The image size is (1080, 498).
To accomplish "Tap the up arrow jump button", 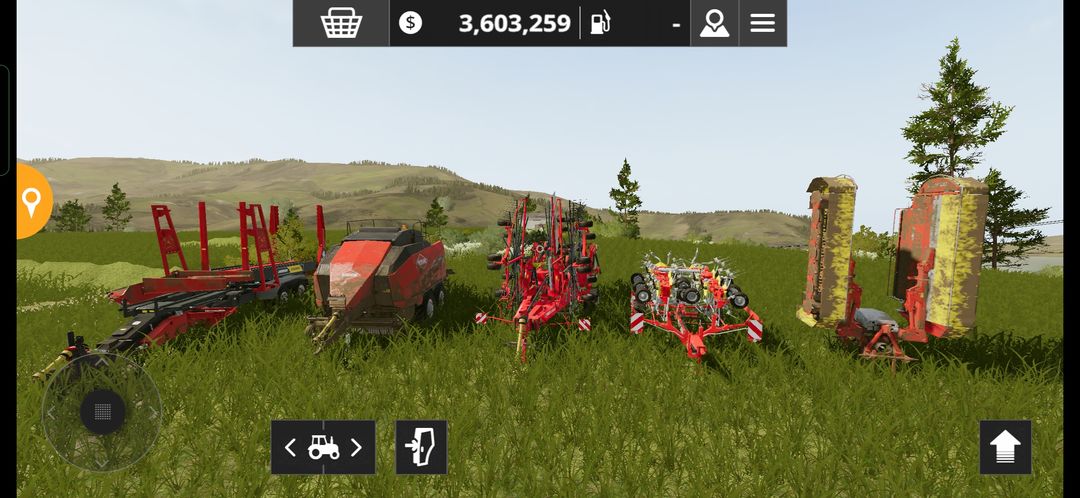I will pyautogui.click(x=1005, y=447).
